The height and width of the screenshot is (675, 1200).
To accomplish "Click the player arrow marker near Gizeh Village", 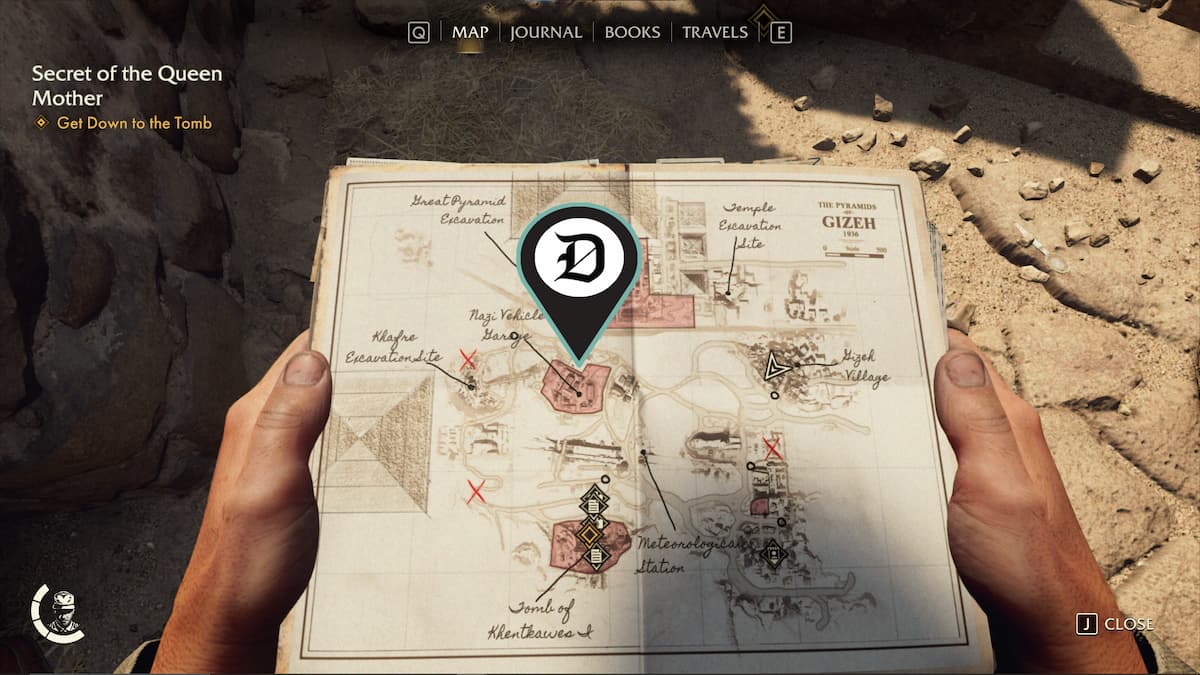I will point(774,368).
